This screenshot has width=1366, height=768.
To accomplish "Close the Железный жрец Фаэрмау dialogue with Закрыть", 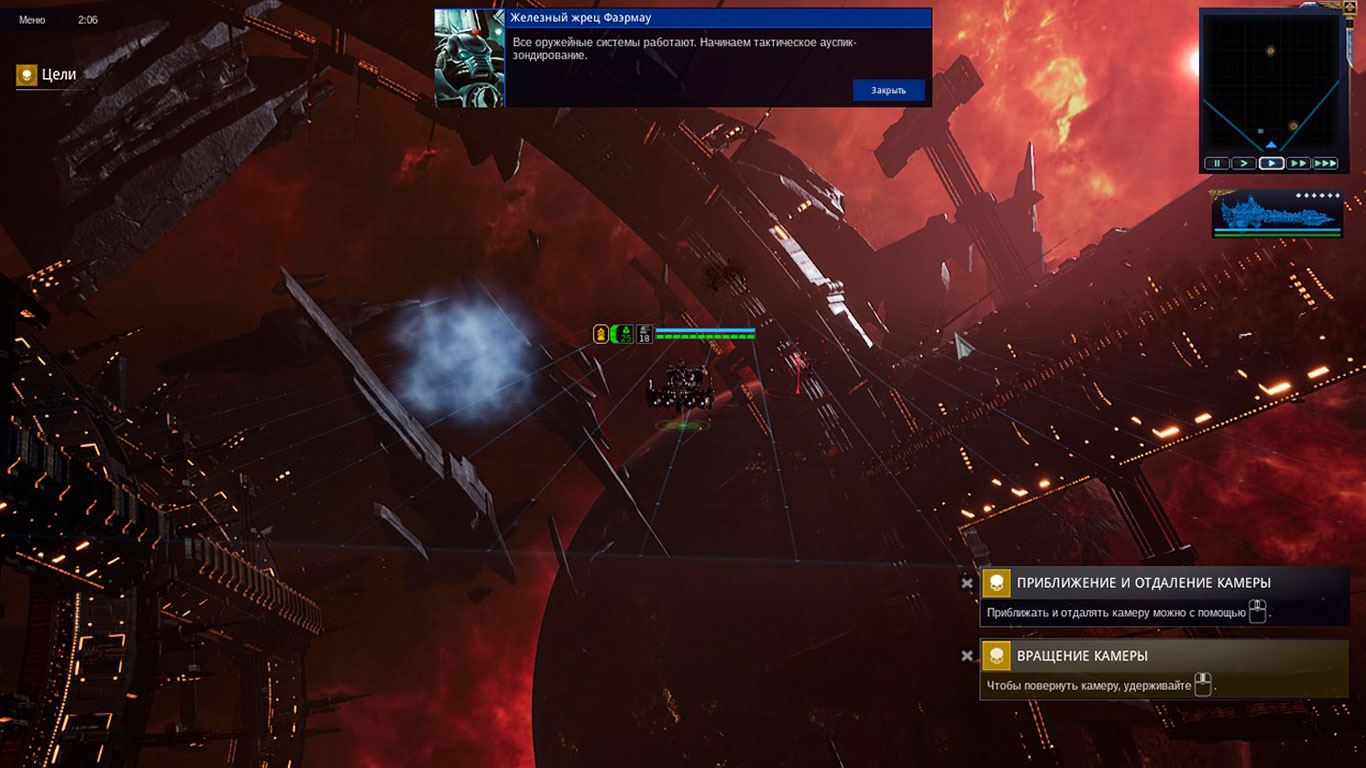I will pos(888,90).
